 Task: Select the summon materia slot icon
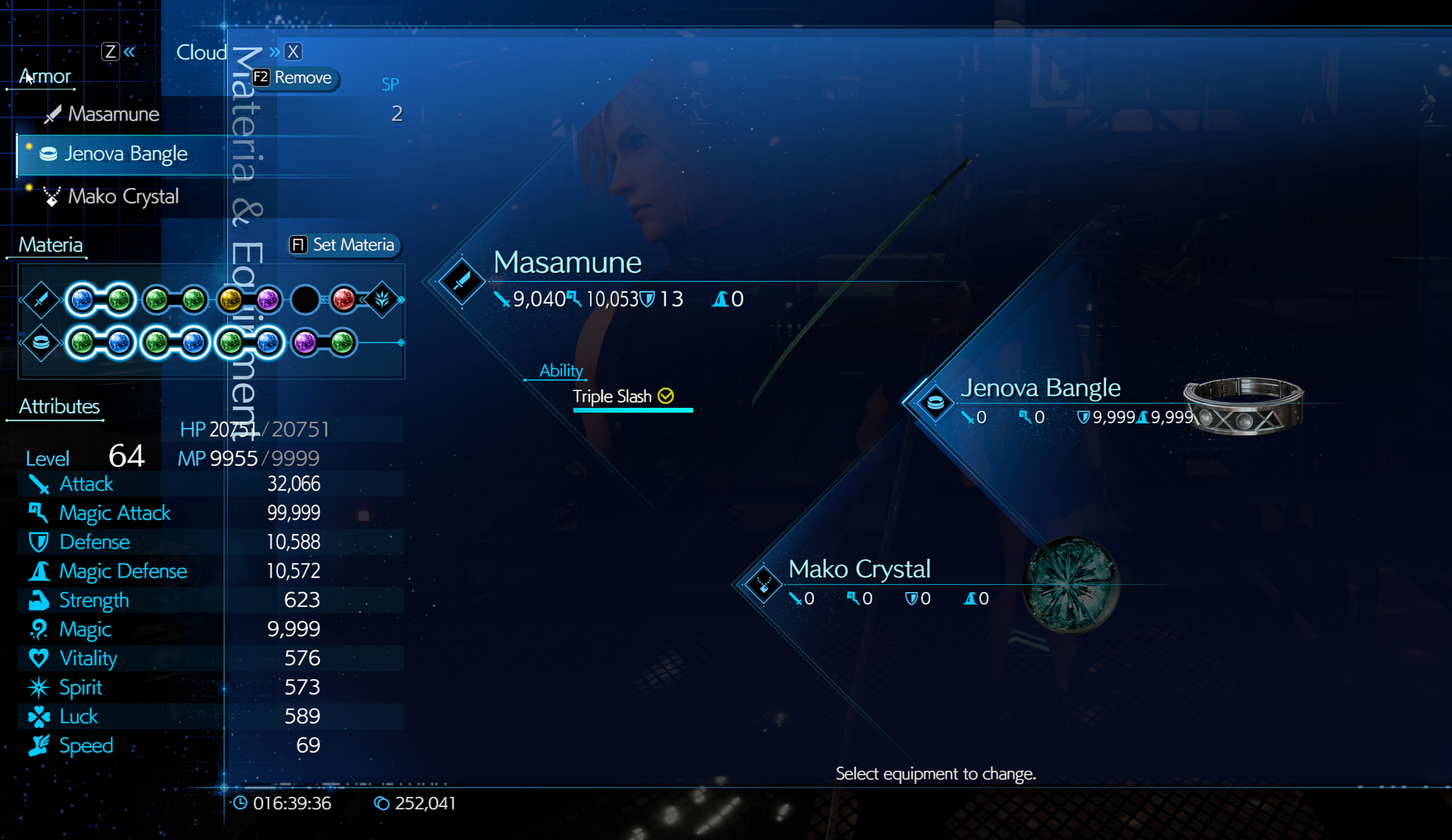382,300
